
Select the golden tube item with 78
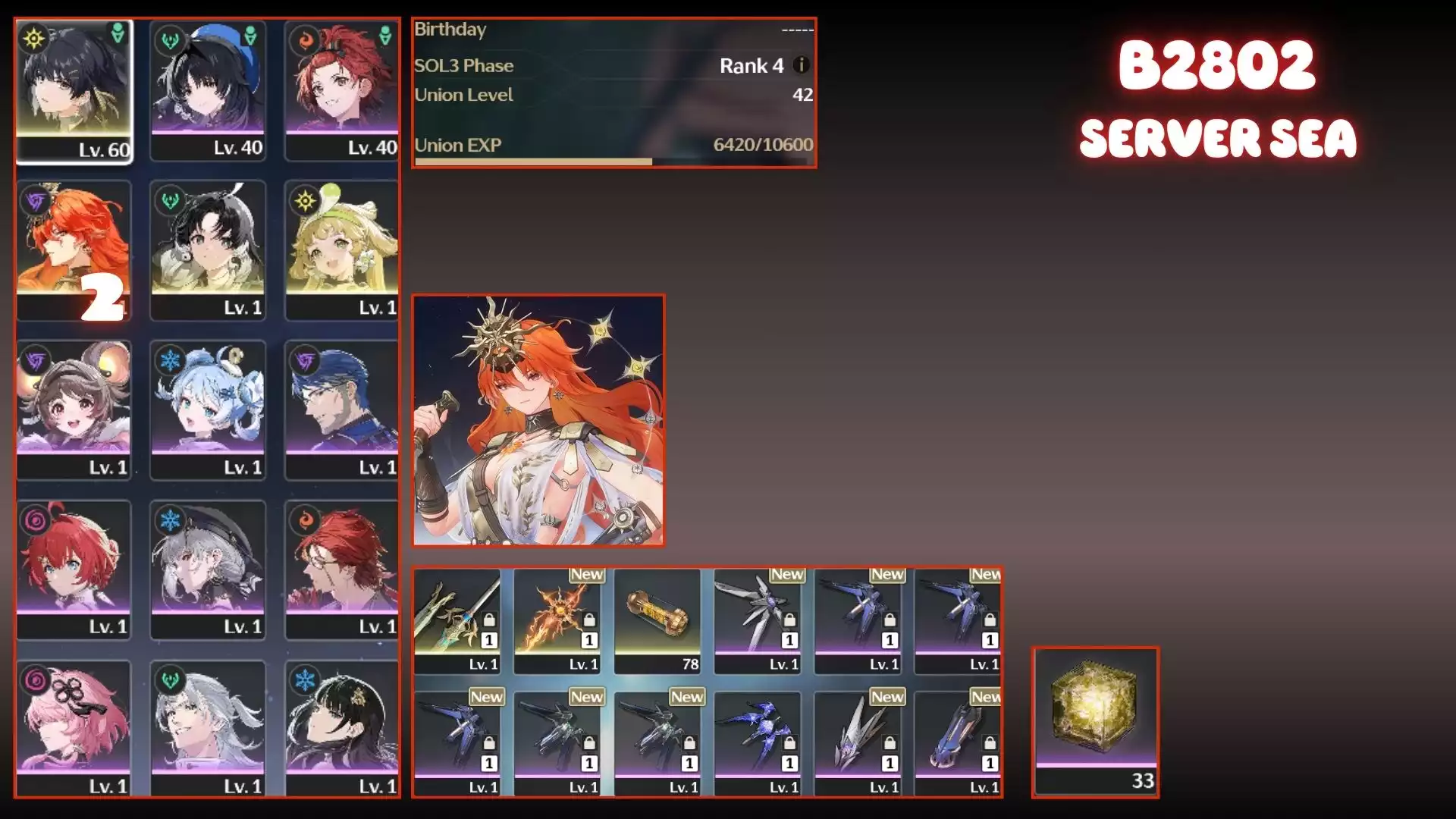coord(657,620)
